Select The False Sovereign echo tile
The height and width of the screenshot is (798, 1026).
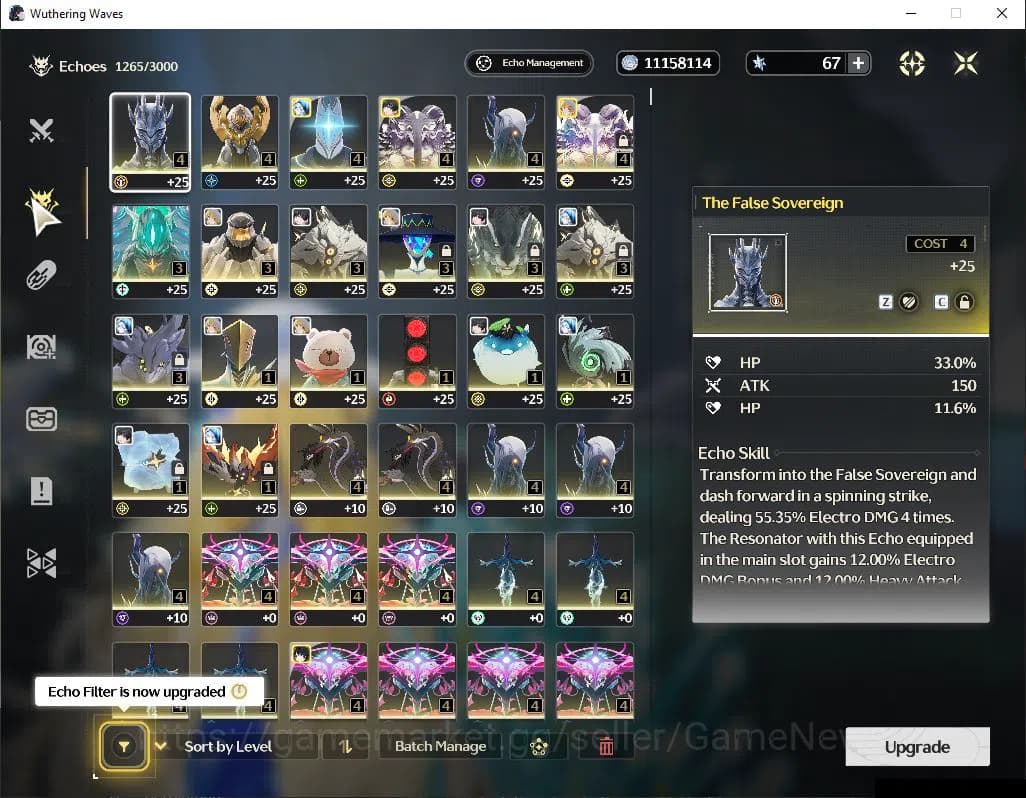150,141
